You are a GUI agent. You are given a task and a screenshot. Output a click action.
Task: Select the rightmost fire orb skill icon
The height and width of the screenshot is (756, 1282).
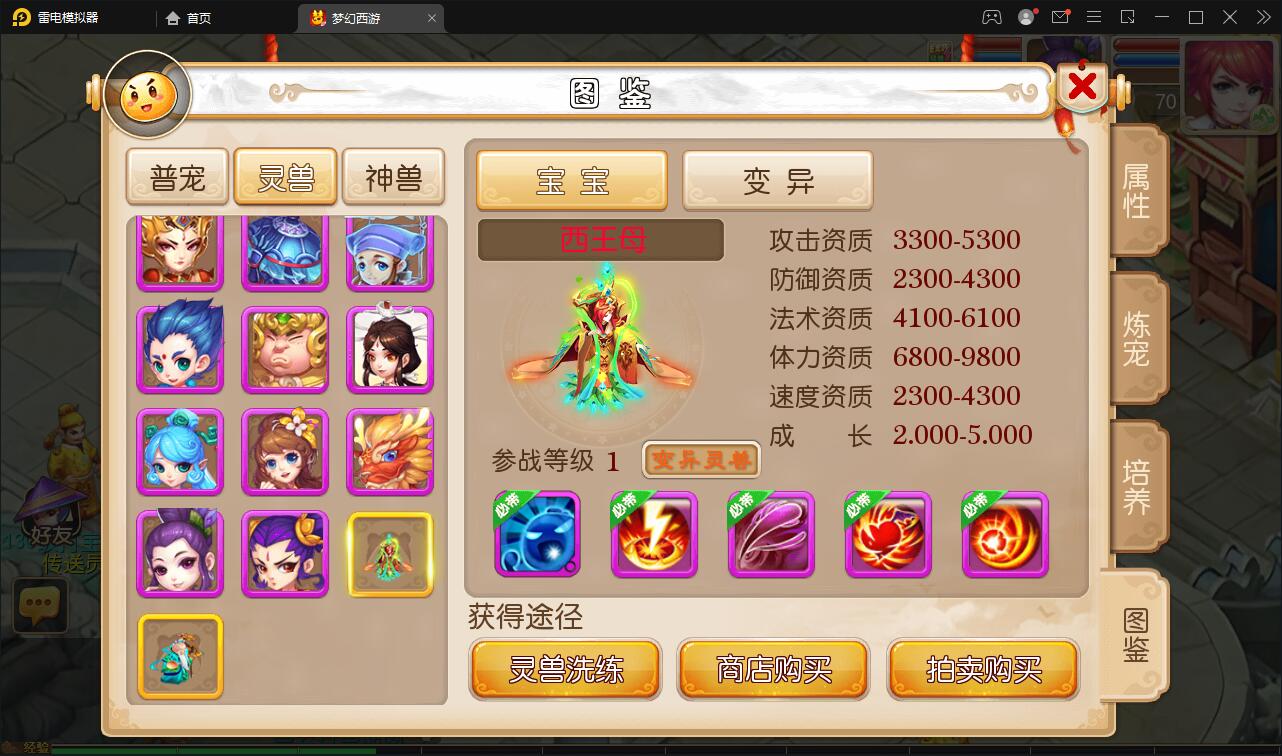click(x=1005, y=535)
